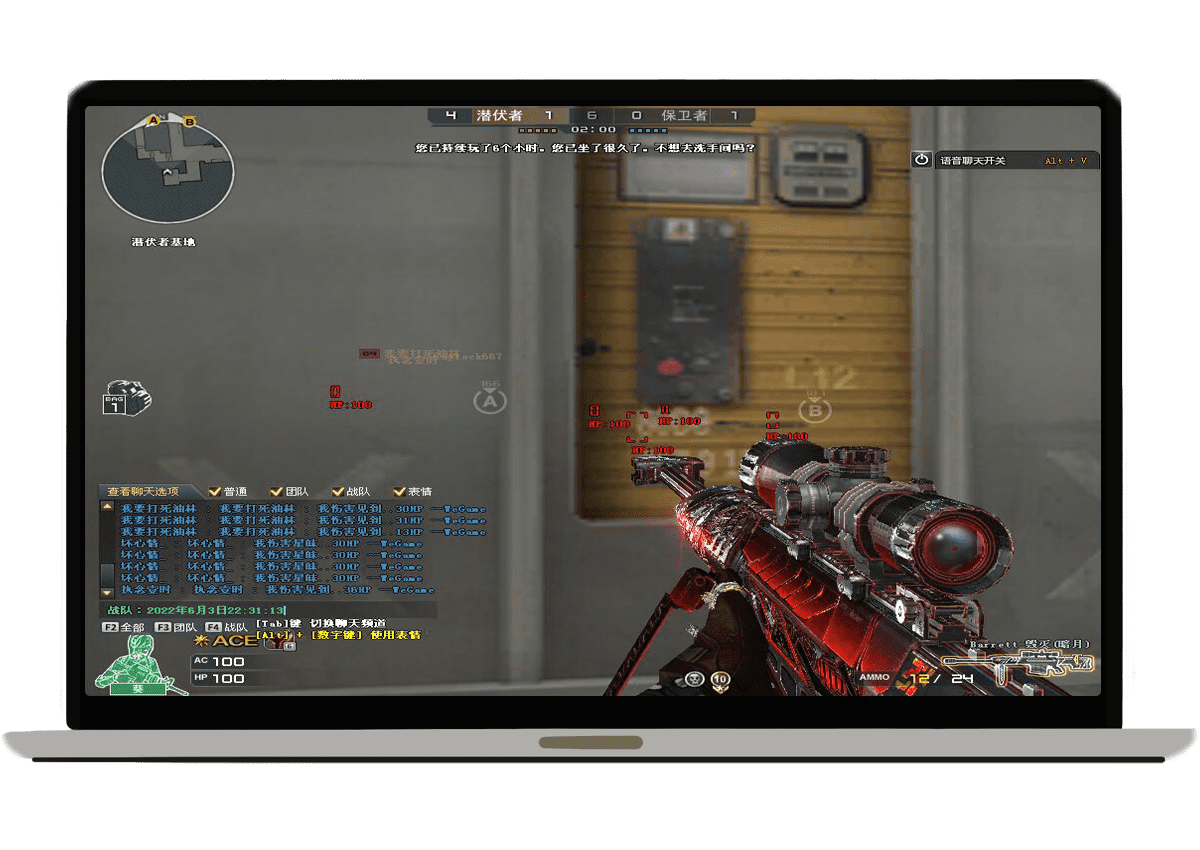Select the 战队 chat channel button
The width and height of the screenshot is (1200, 850).
pyautogui.click(x=227, y=627)
